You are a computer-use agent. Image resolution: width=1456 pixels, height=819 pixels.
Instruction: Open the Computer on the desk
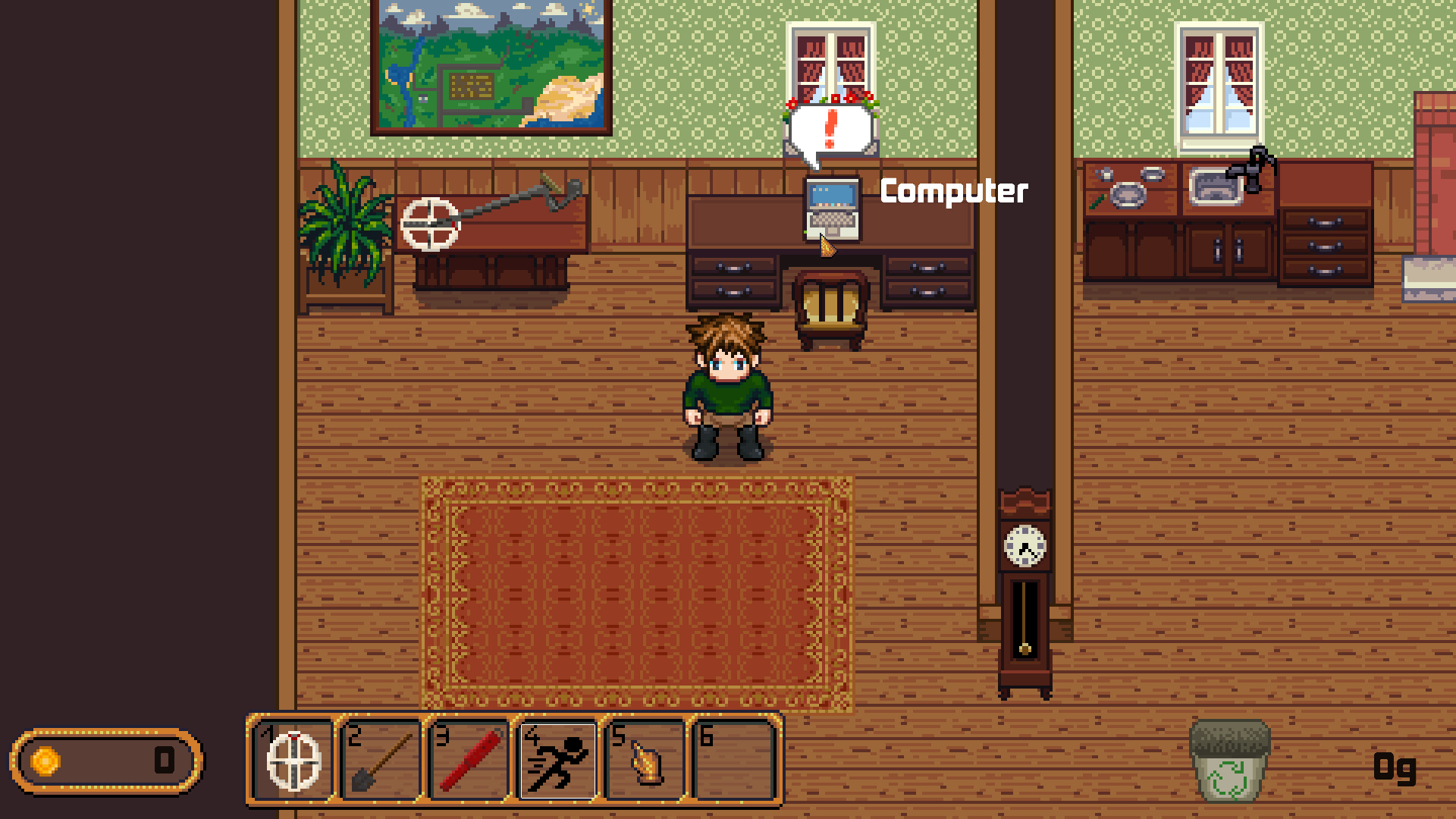[x=831, y=210]
